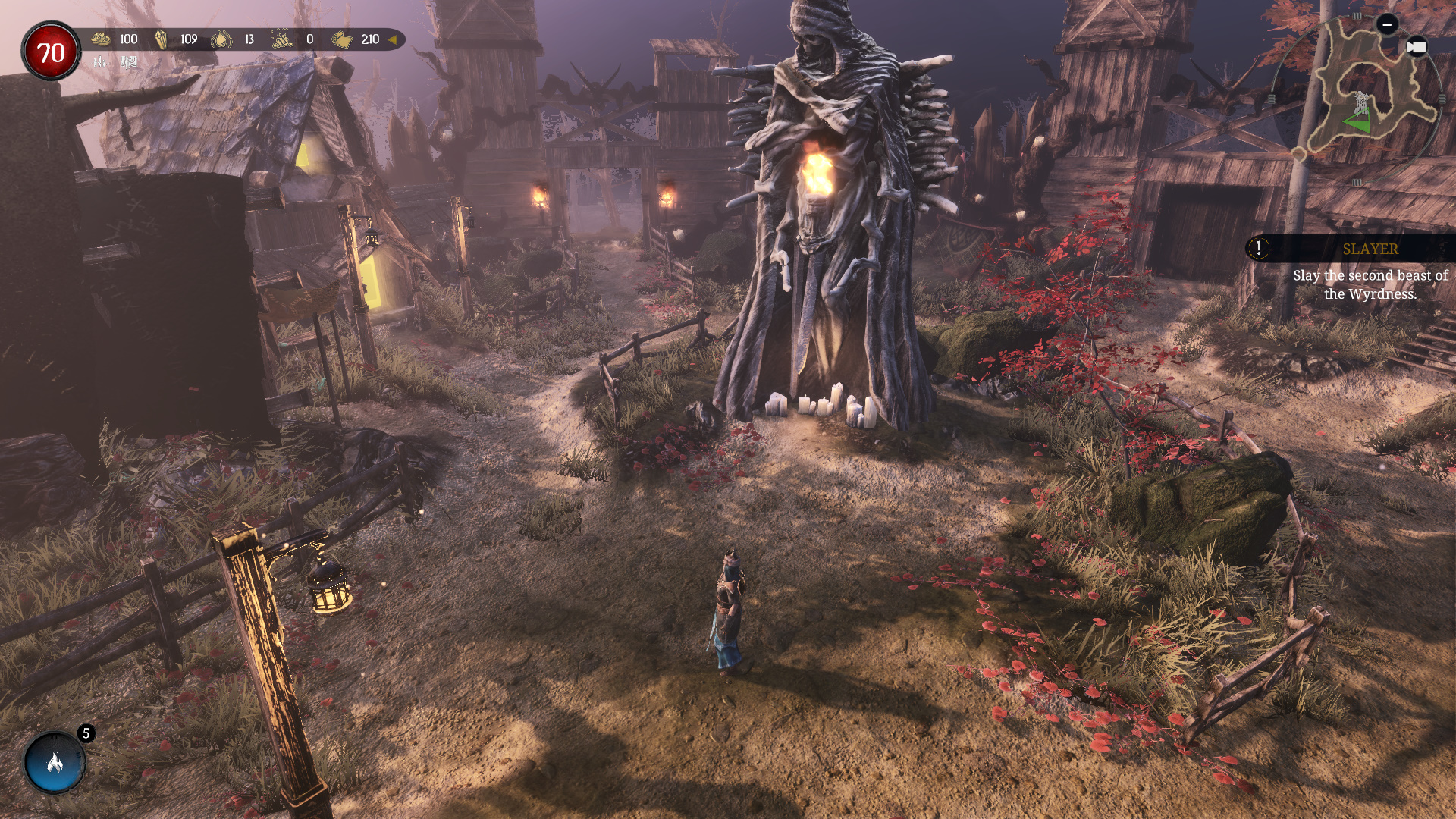The height and width of the screenshot is (819, 1456).
Task: Collapse the resource bar with the yellow arrow
Action: [392, 39]
